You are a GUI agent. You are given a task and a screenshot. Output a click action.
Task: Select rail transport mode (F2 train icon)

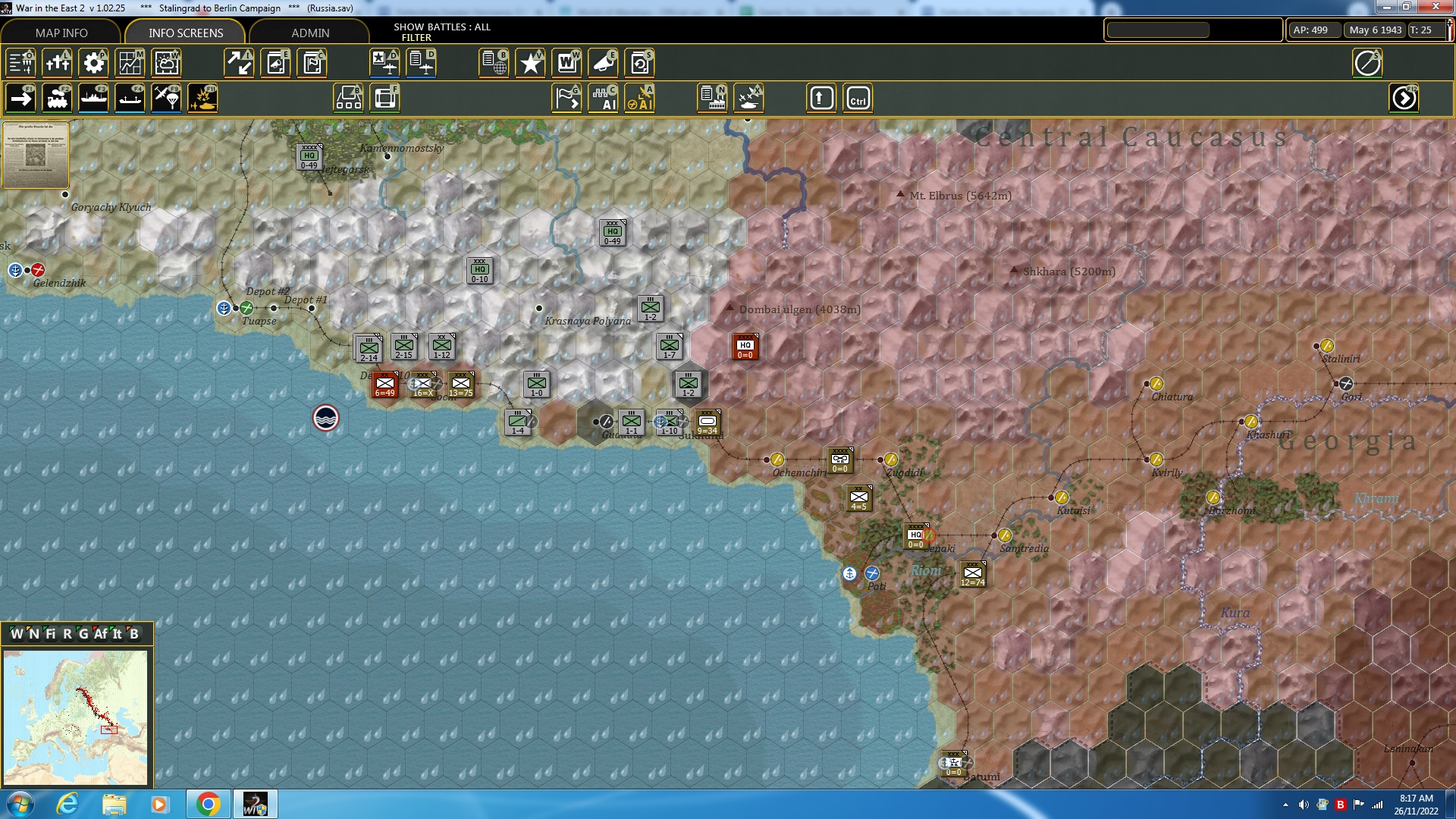[58, 98]
